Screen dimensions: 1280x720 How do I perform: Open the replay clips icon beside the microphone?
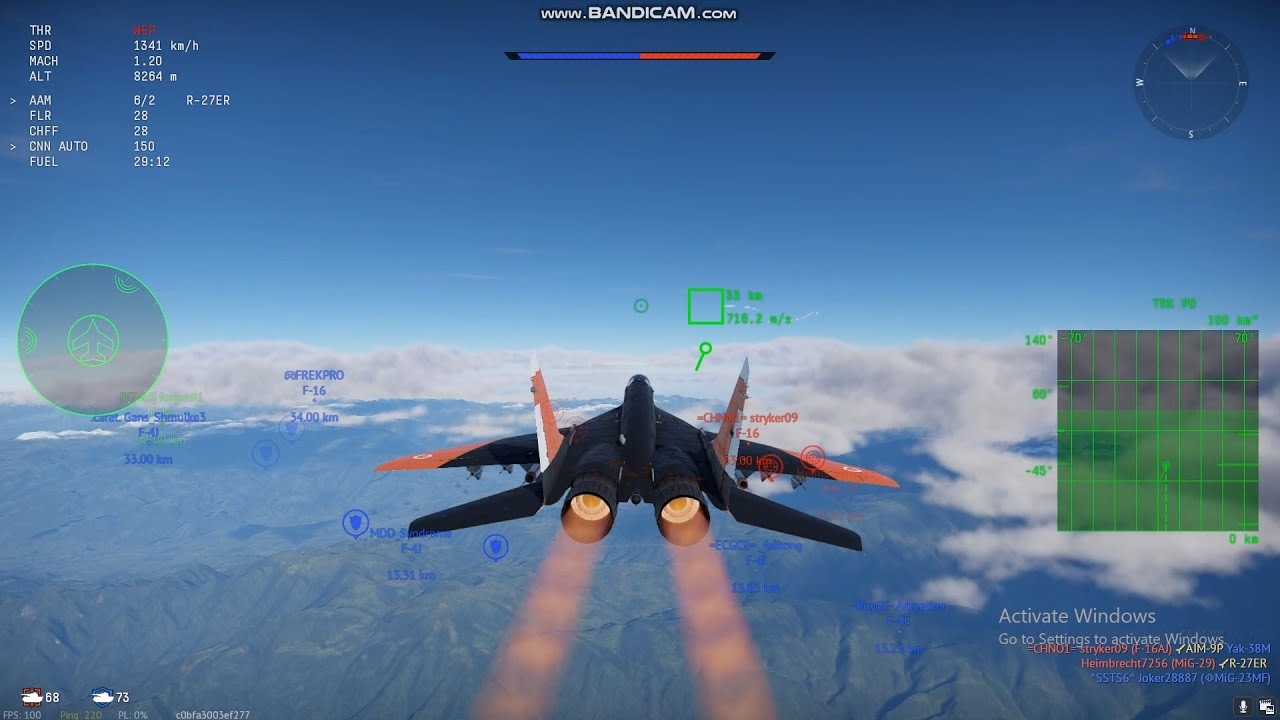point(1265,706)
